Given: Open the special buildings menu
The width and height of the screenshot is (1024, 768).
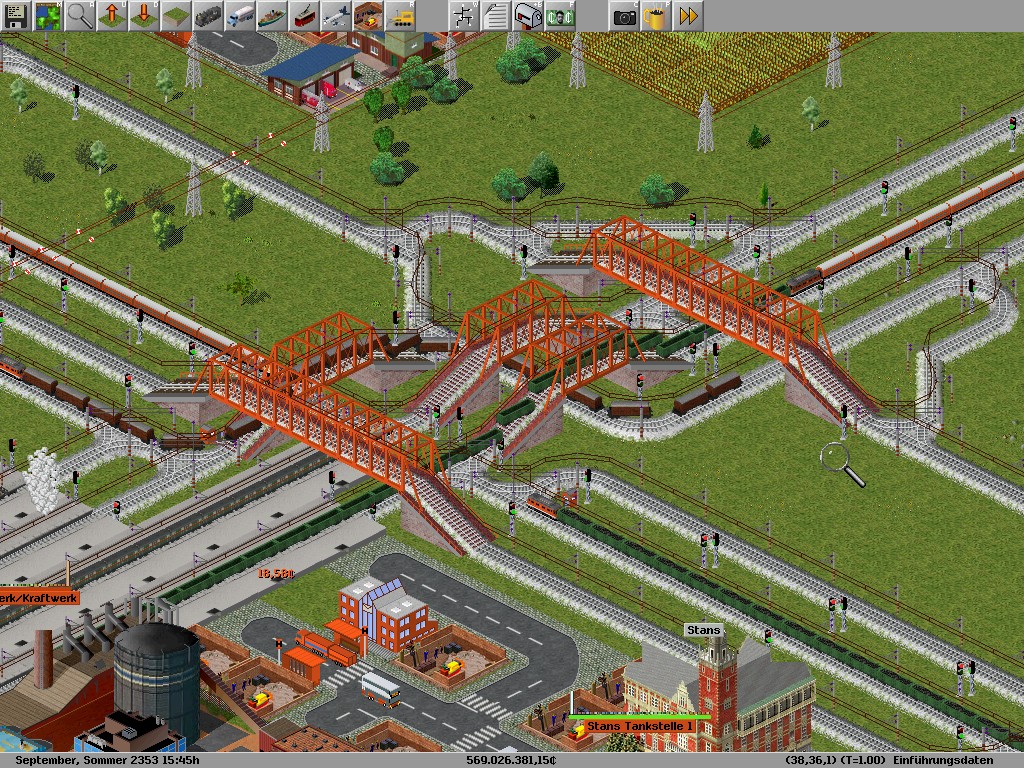Looking at the screenshot, I should pos(368,16).
